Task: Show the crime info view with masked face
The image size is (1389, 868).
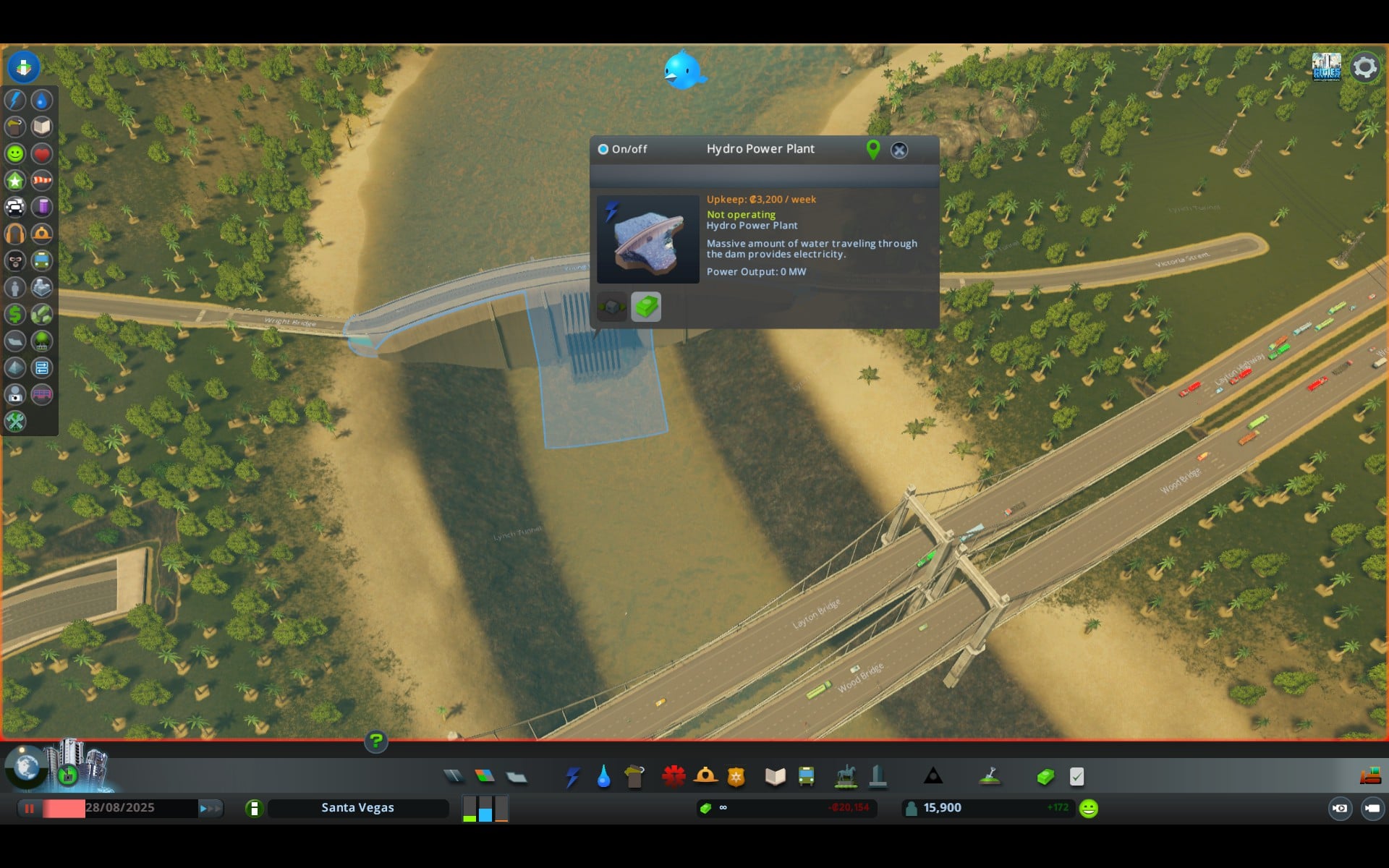Action: tap(15, 260)
